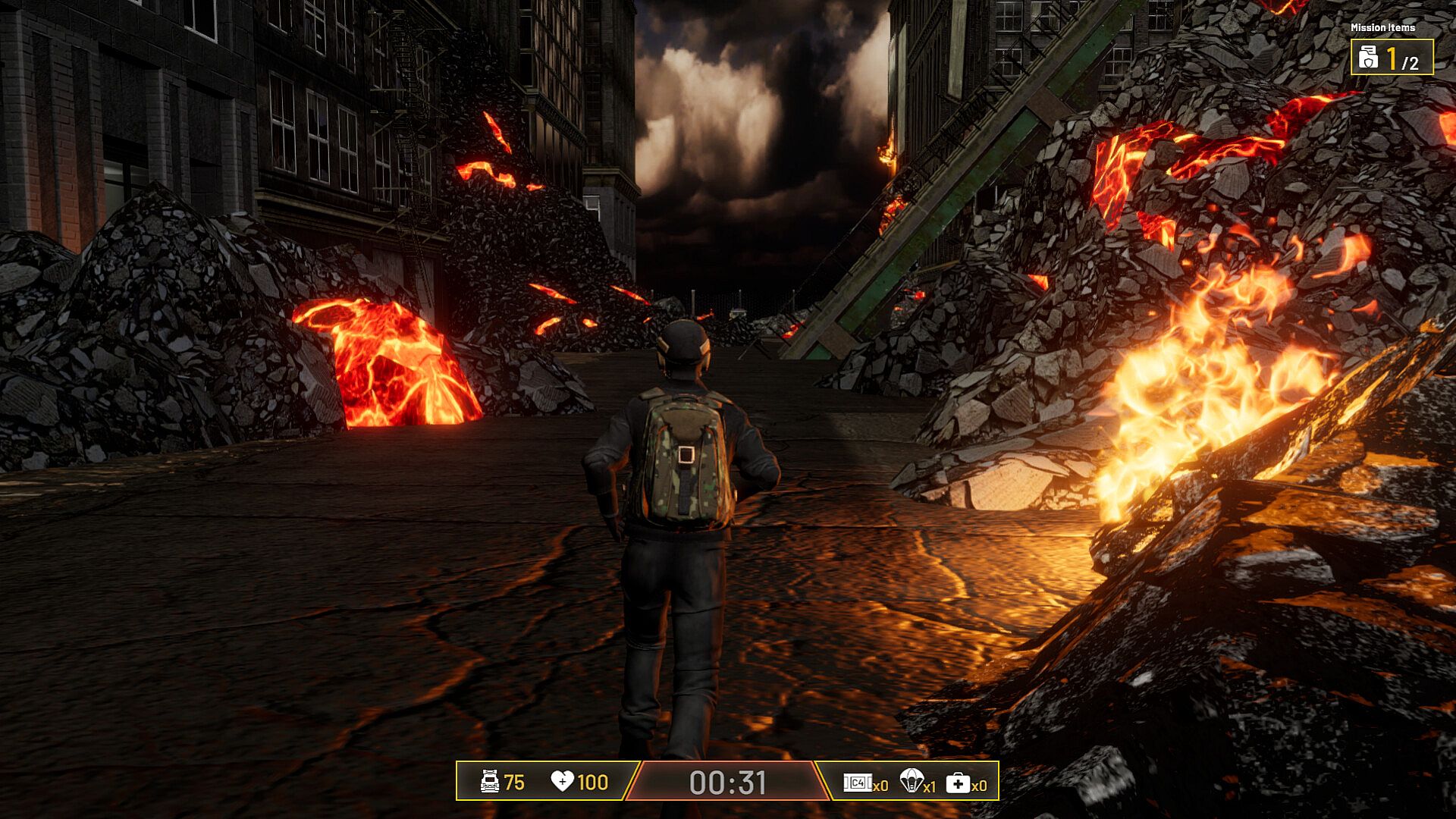
Task: Click the heart health icon
Action: (x=562, y=782)
